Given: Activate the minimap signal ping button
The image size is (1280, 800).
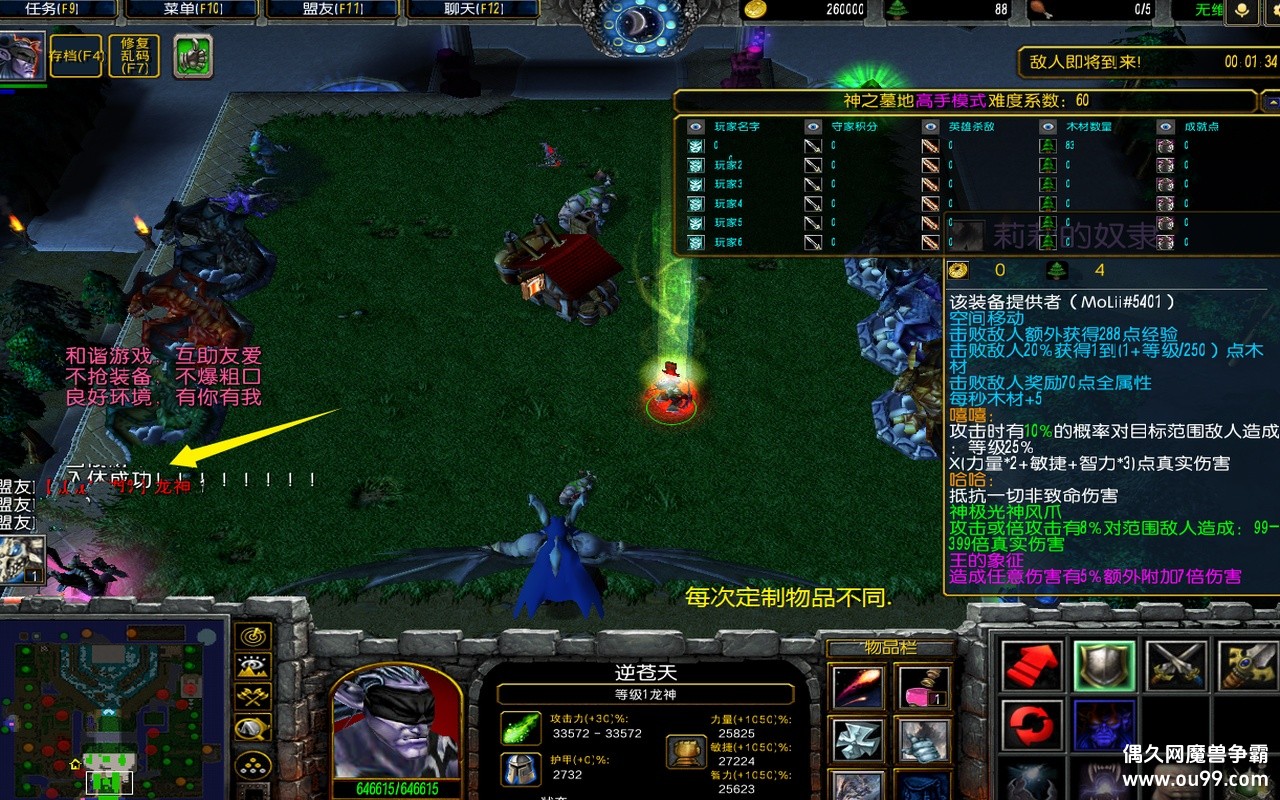Looking at the screenshot, I should (x=252, y=636).
